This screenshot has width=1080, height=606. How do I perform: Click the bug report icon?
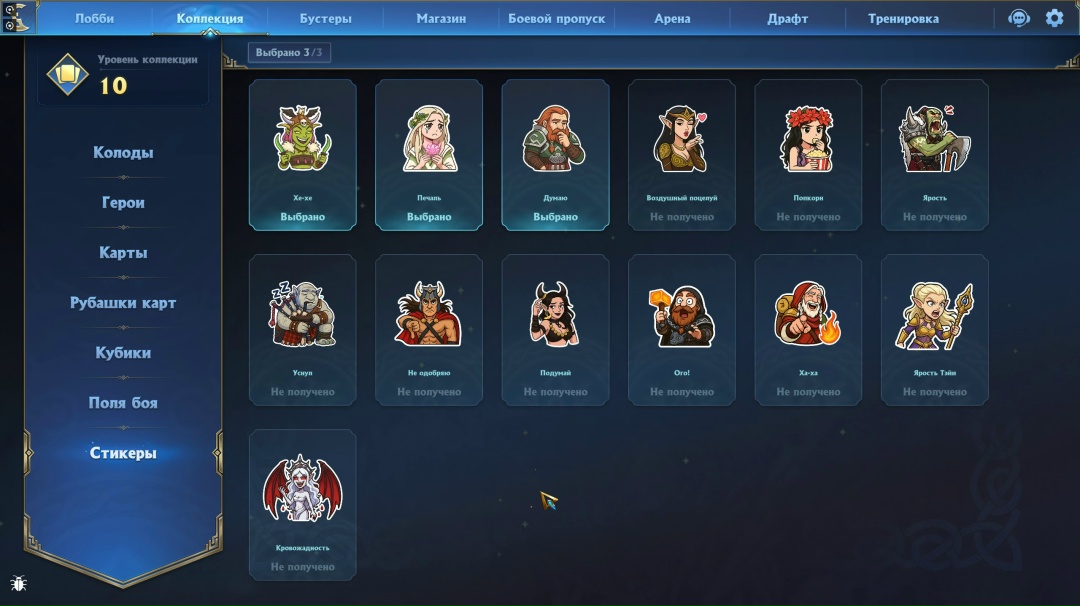(x=18, y=583)
